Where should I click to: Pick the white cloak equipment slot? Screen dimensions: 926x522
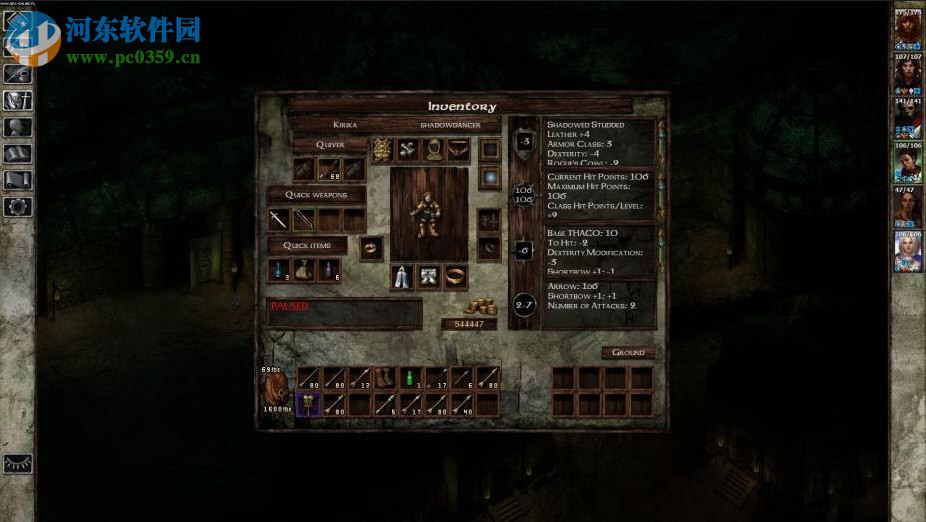403,277
